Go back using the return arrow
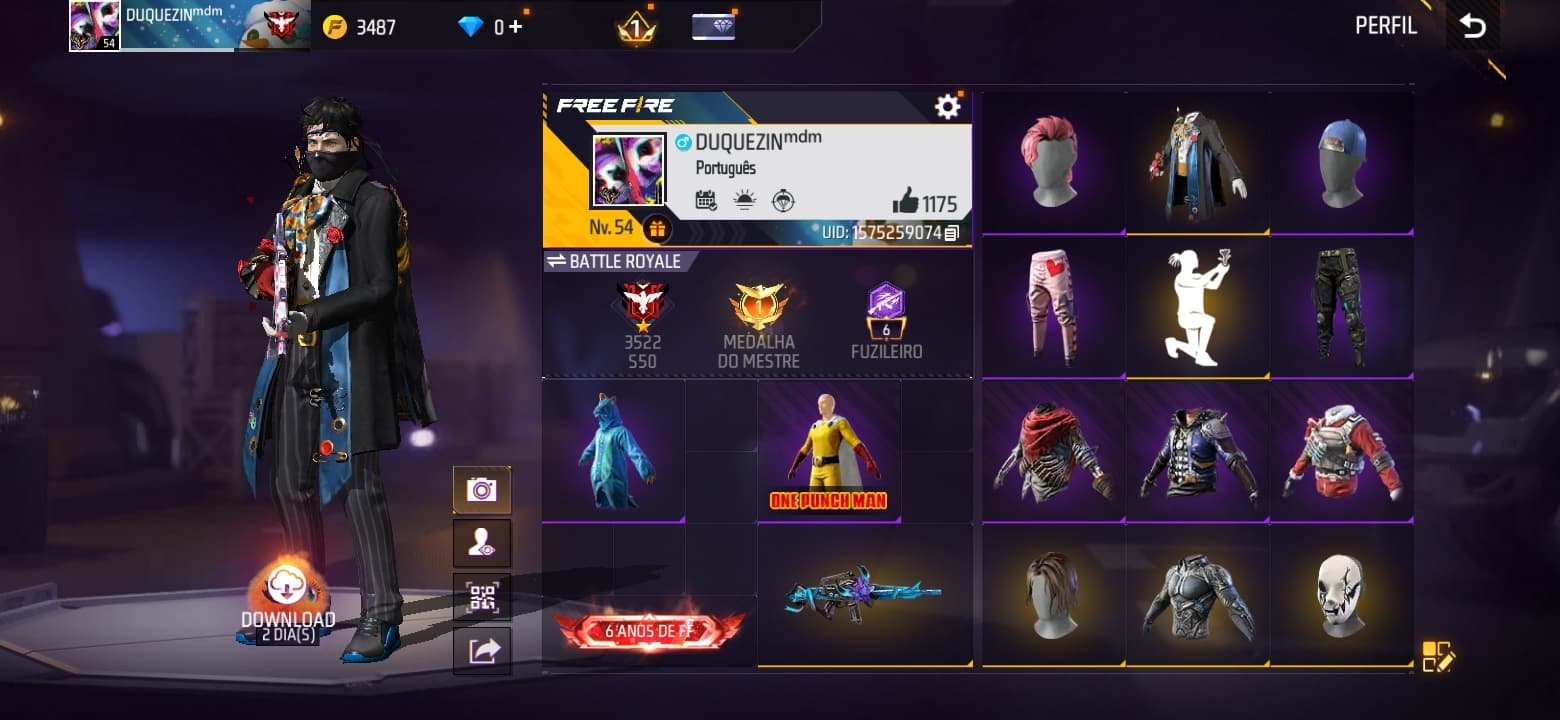Screen dimensions: 1560x720 pyautogui.click(x=1472, y=27)
